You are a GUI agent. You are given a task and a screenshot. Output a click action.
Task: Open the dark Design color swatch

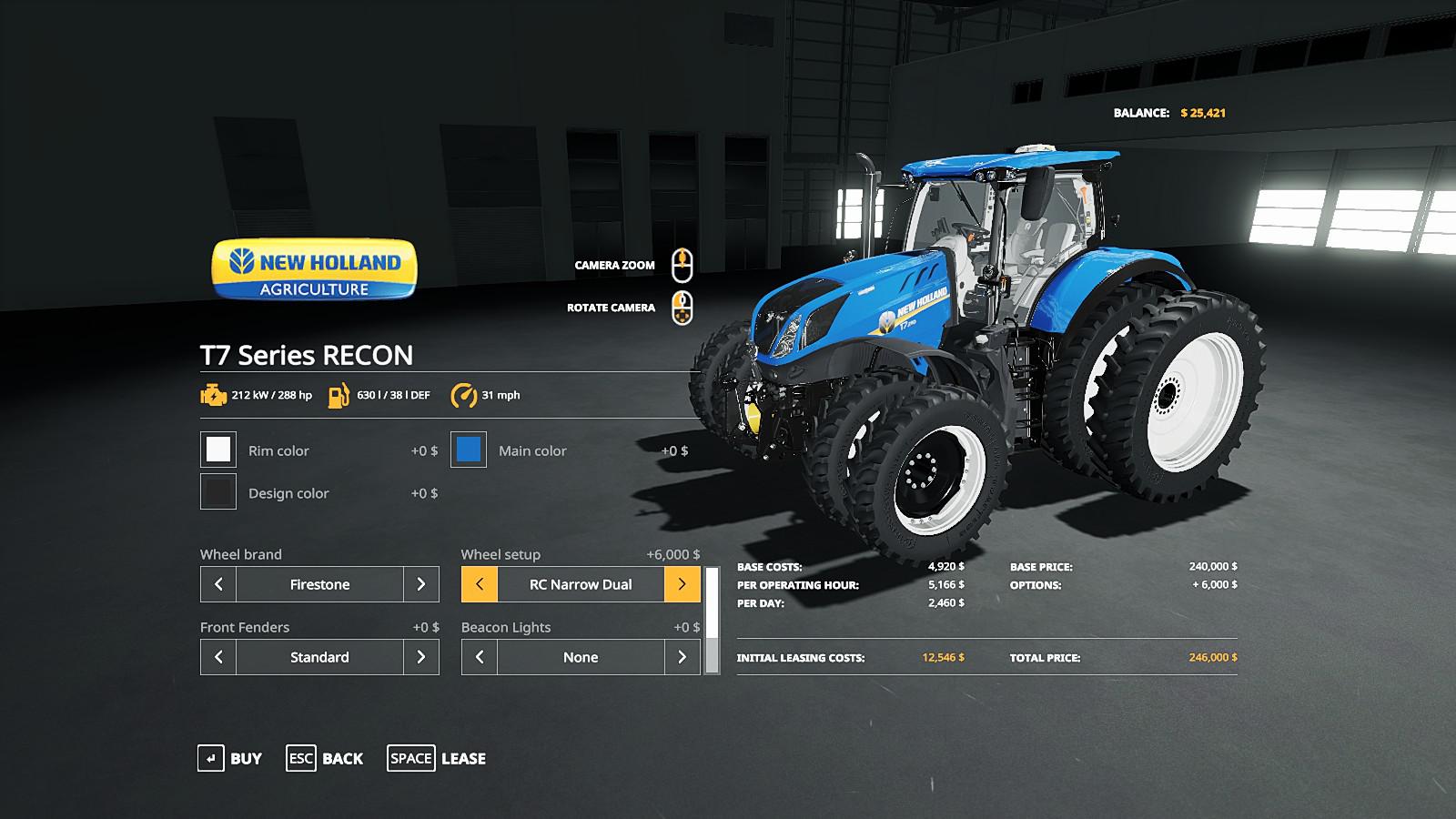pyautogui.click(x=218, y=492)
